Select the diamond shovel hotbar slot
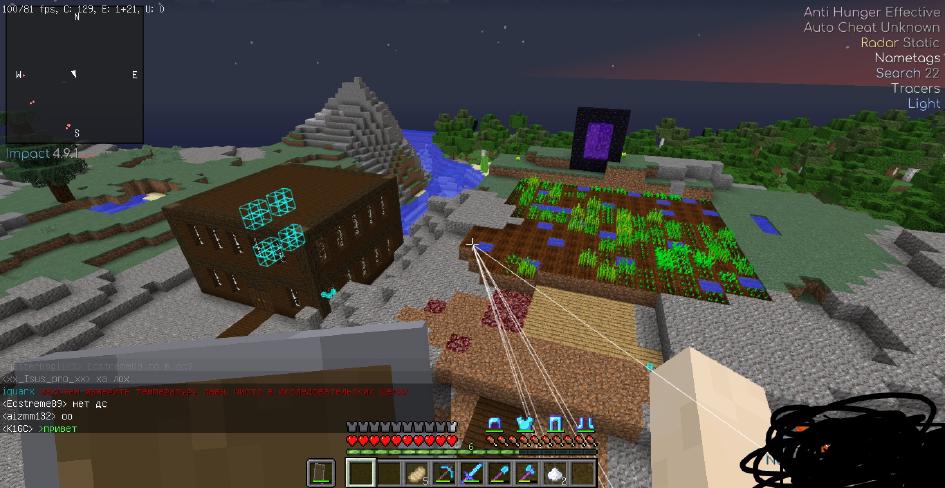 499,472
